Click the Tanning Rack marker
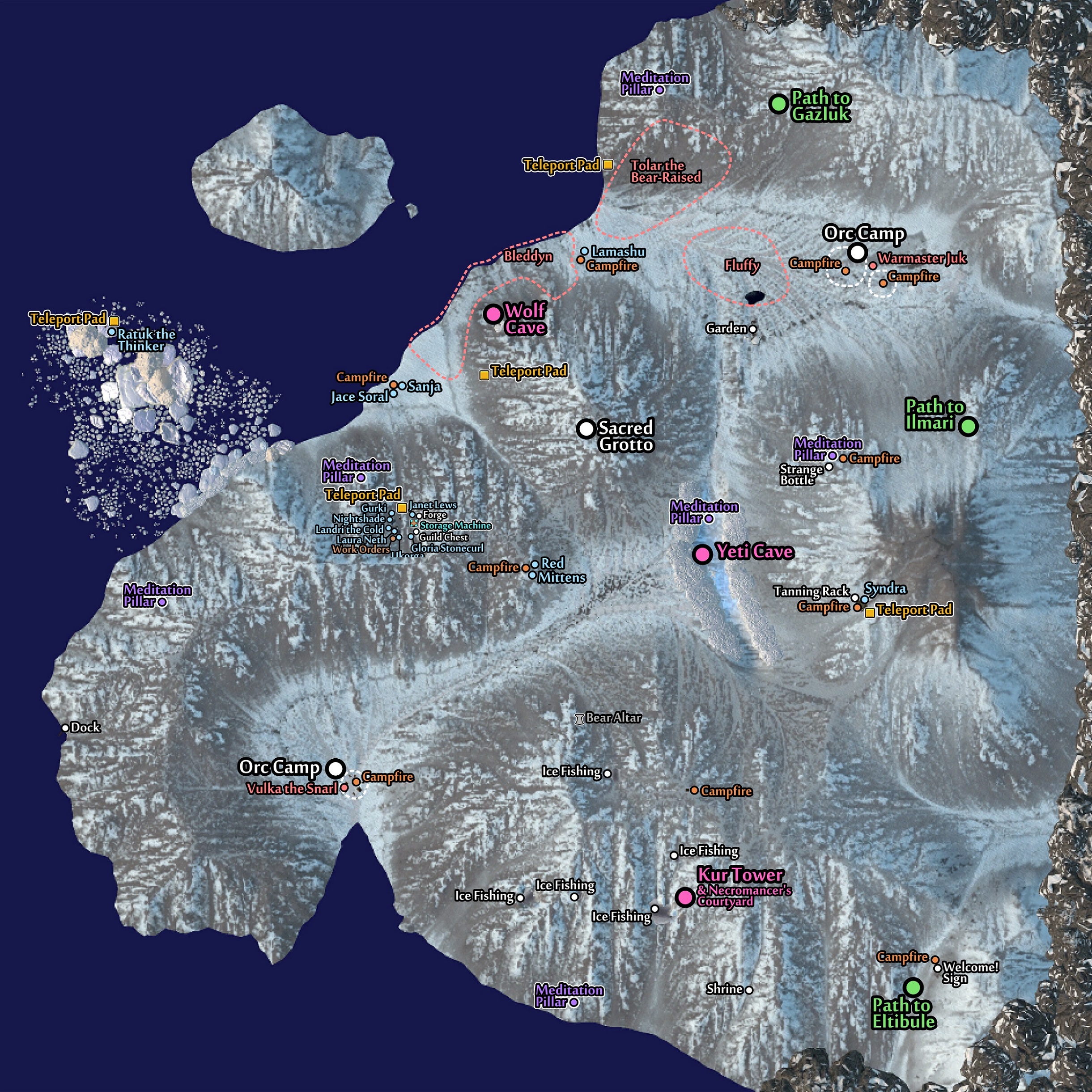This screenshot has width=1092, height=1092. pyautogui.click(x=854, y=597)
